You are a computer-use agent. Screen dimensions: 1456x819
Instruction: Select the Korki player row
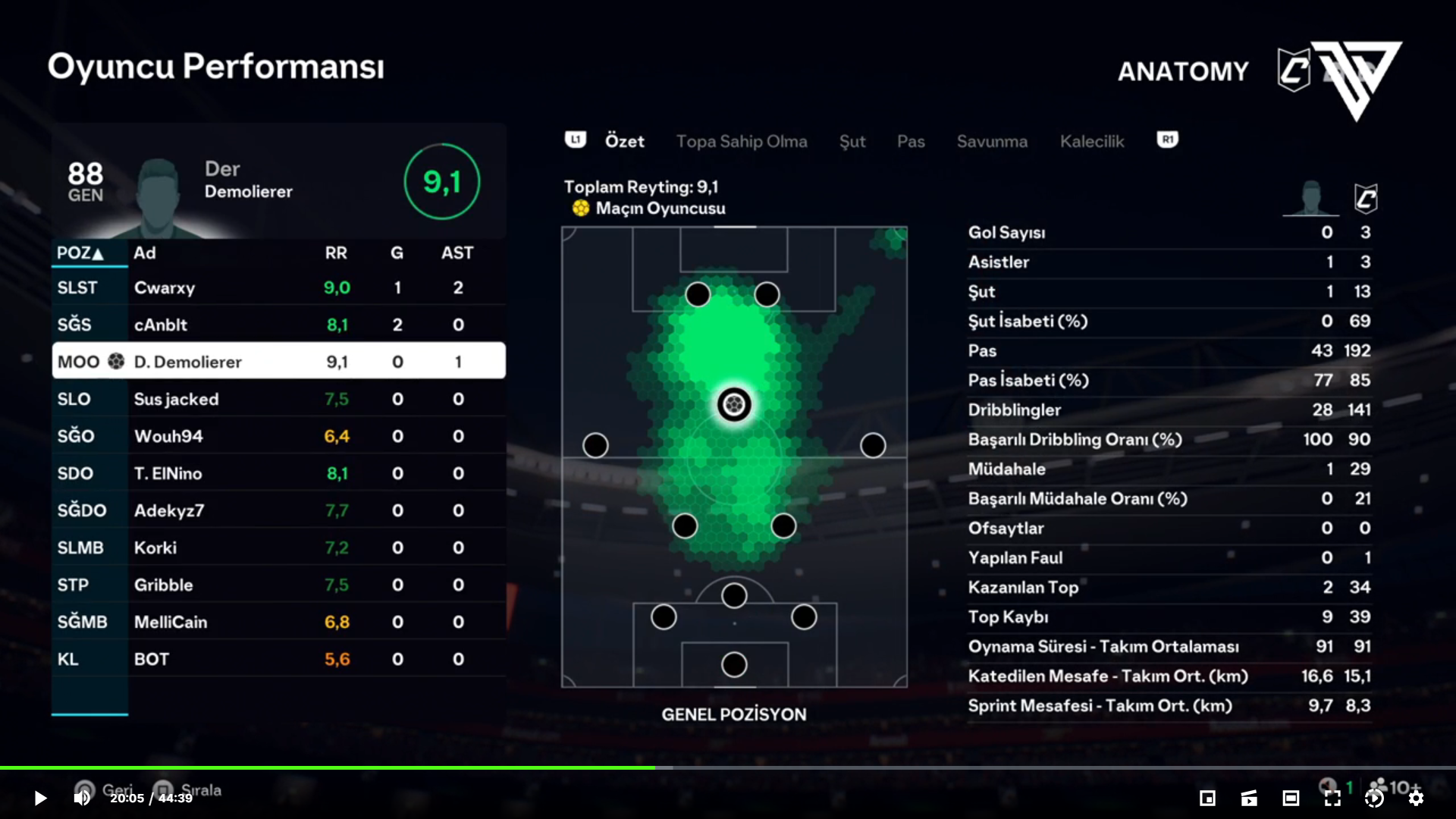tap(278, 548)
